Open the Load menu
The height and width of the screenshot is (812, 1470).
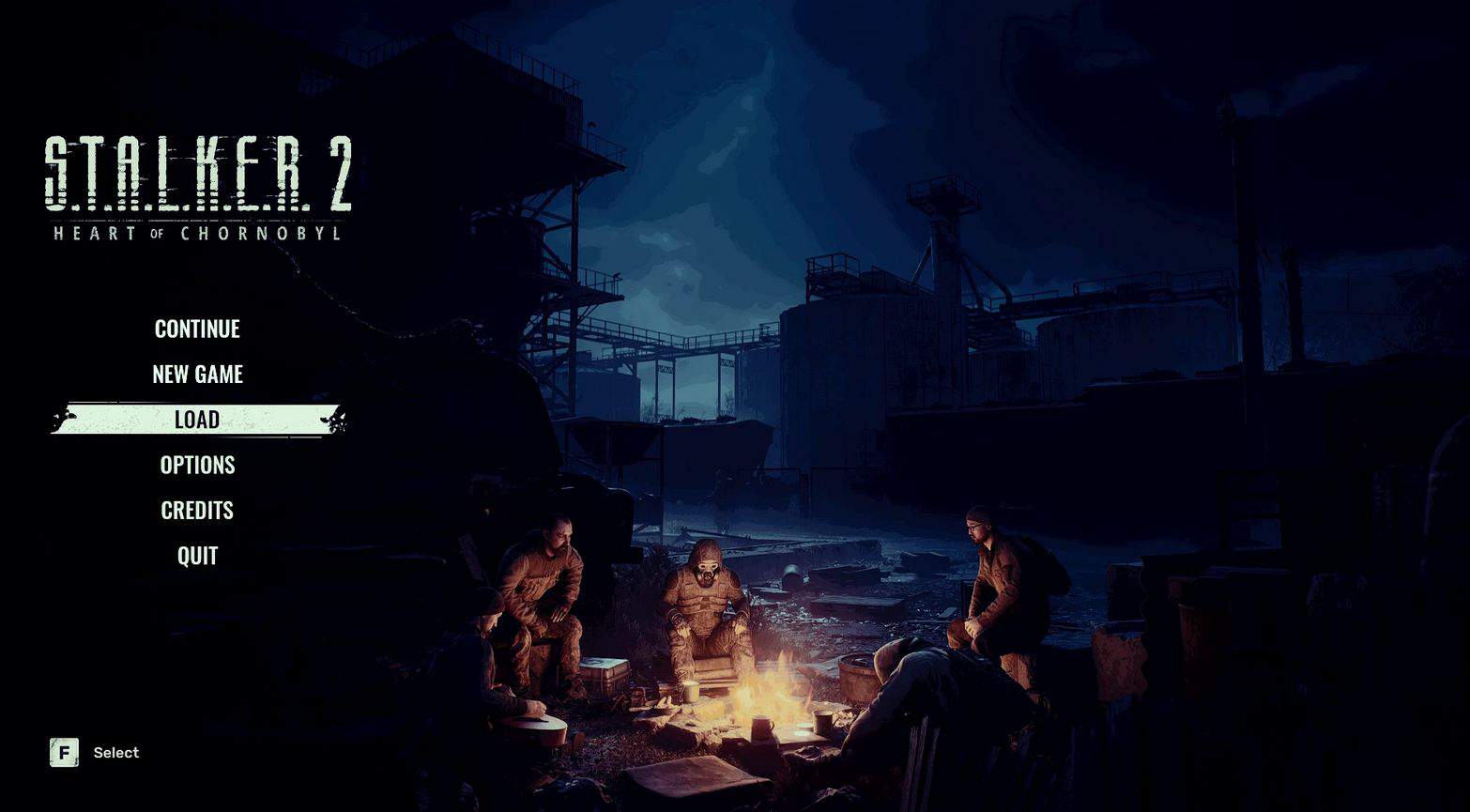tap(197, 420)
